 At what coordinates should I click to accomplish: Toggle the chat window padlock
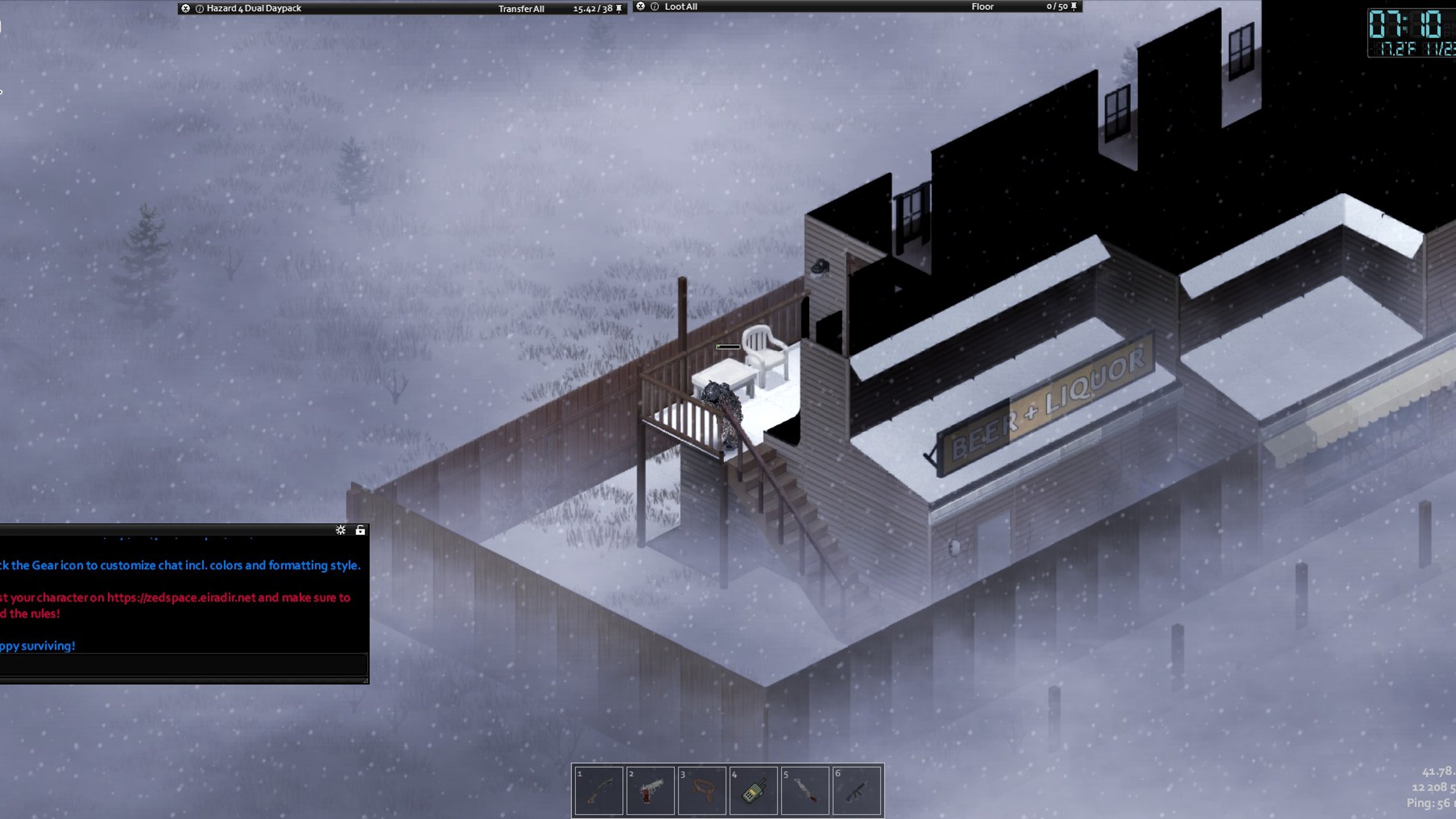click(x=360, y=530)
